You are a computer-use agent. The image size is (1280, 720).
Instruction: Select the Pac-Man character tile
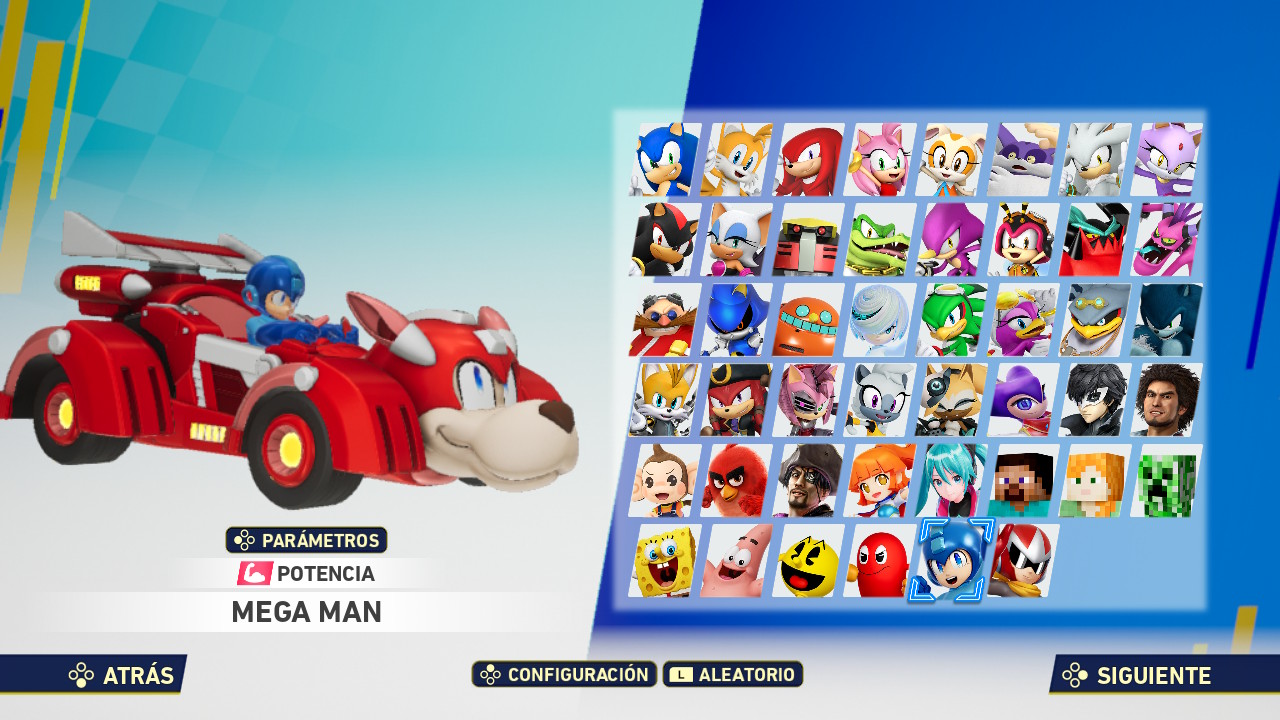tap(809, 560)
